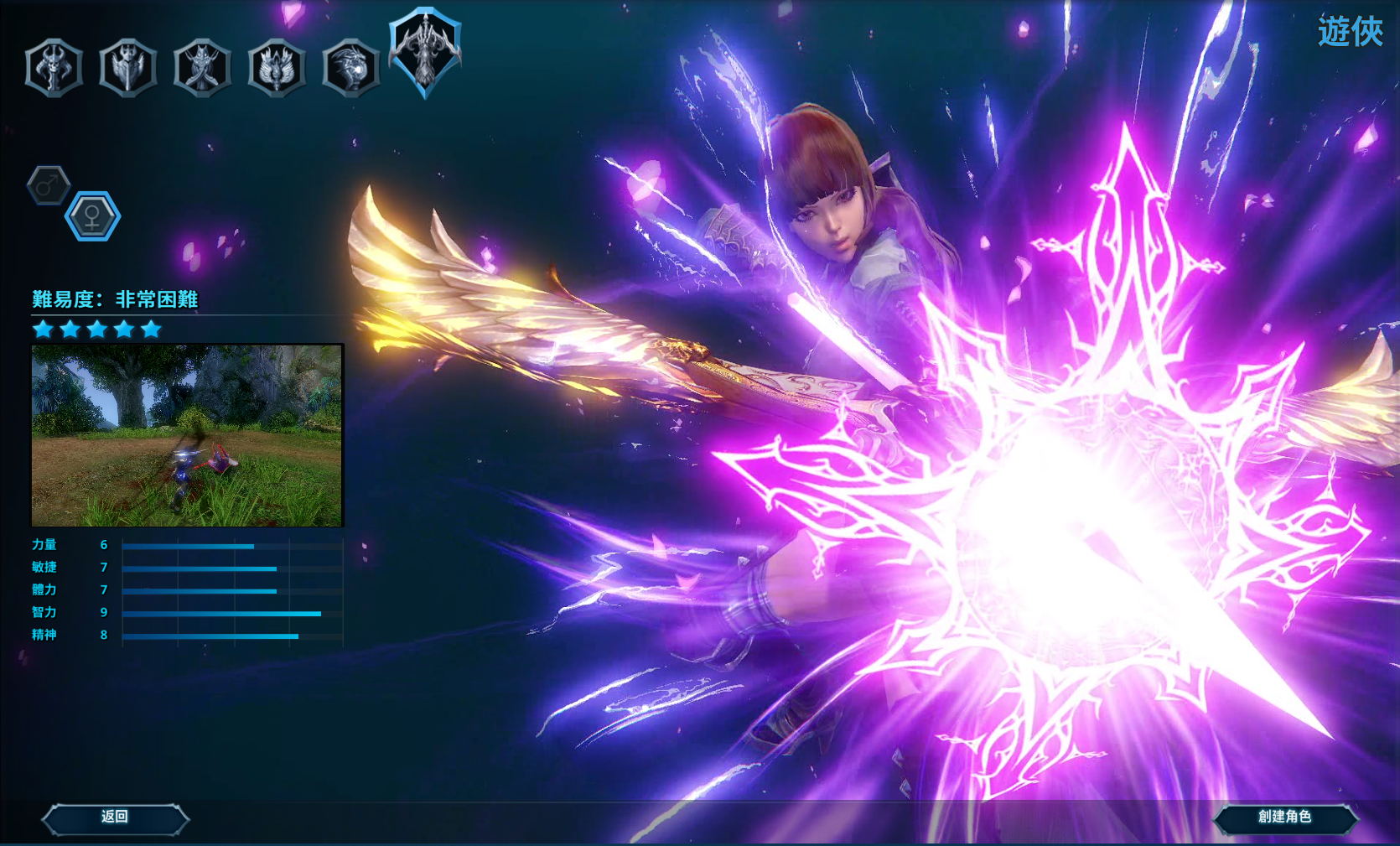Select the horned skull class icon

pos(54,68)
